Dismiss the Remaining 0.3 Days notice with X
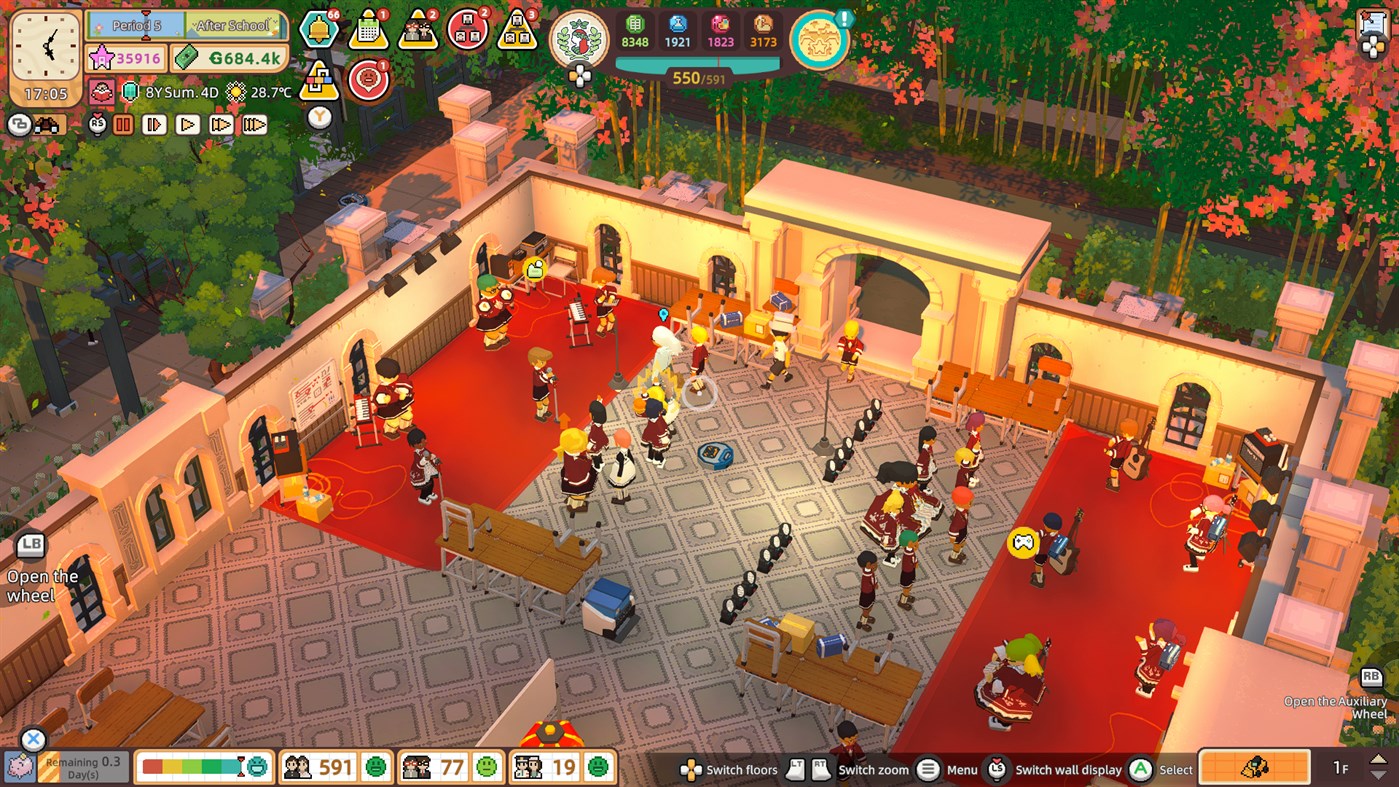 [33, 738]
